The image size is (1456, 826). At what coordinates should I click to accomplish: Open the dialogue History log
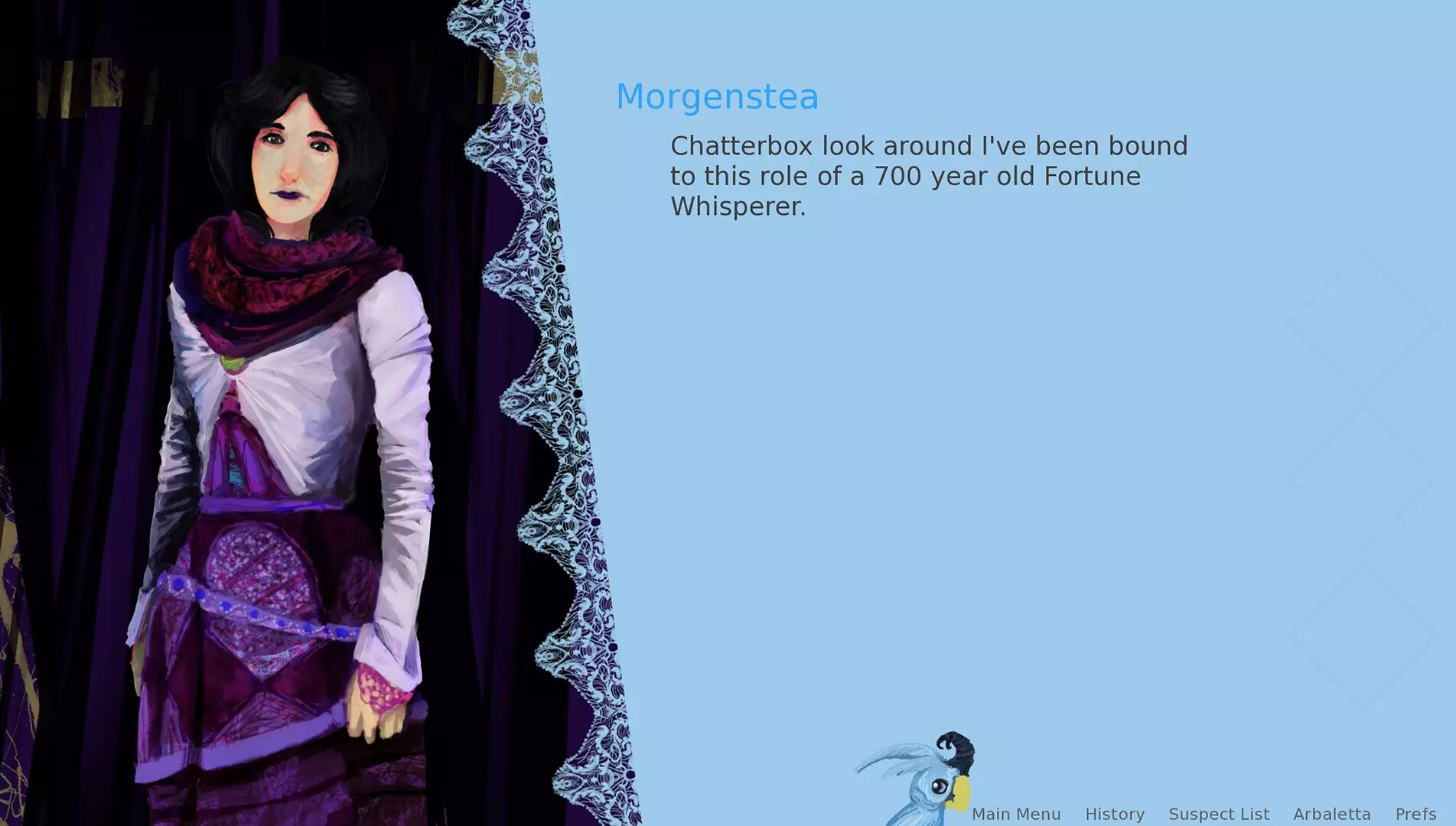[x=1115, y=814]
